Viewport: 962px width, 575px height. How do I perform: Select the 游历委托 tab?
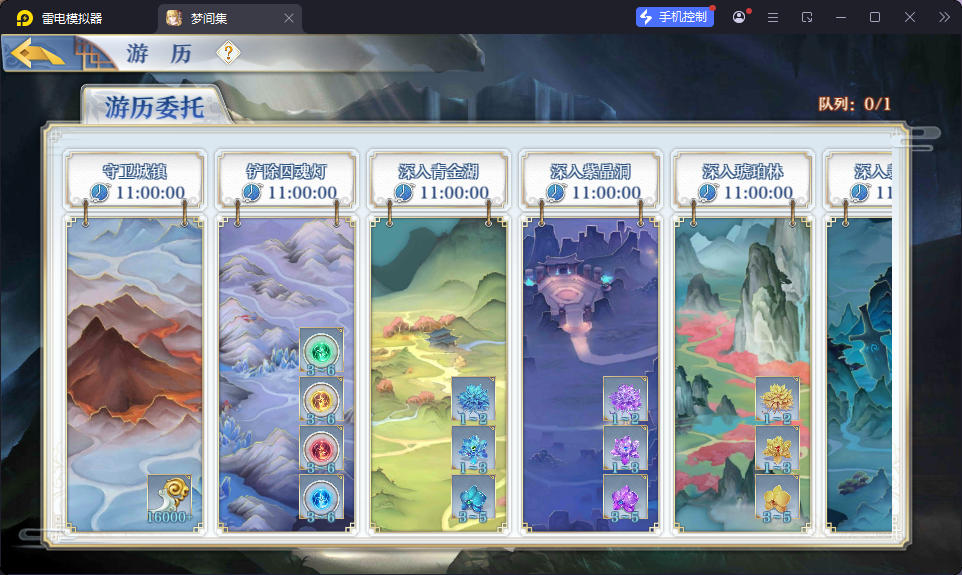click(x=155, y=108)
